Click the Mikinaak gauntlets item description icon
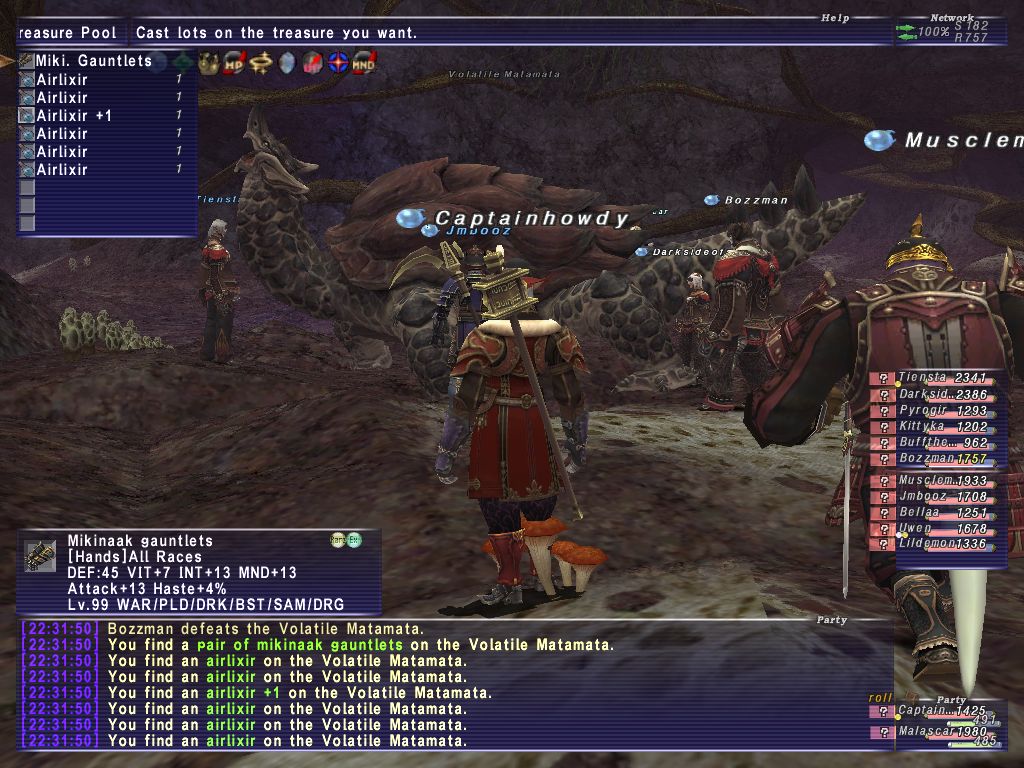The image size is (1024, 768). (x=41, y=556)
